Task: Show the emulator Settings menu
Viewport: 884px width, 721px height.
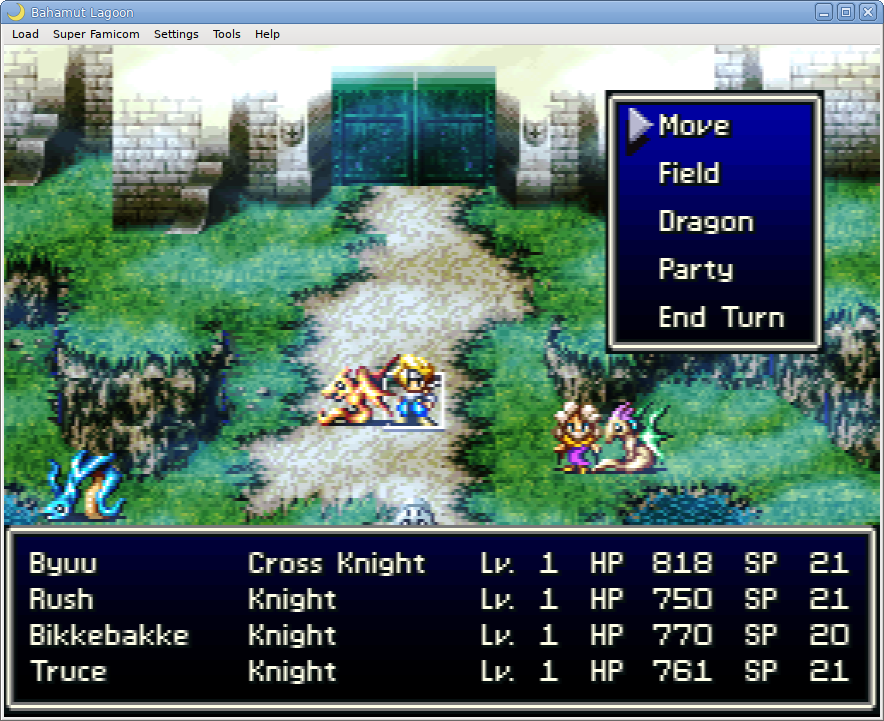Action: point(176,34)
